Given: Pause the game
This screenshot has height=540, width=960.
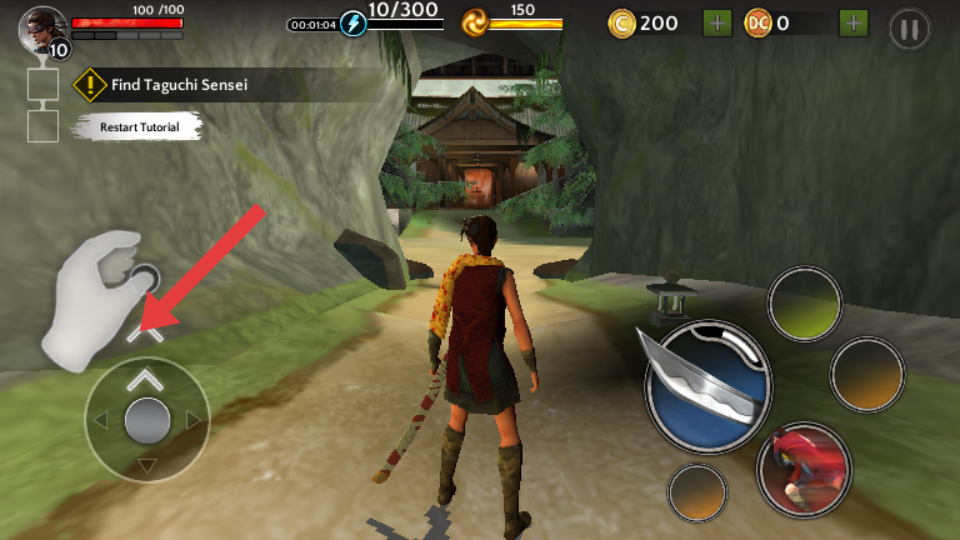Looking at the screenshot, I should pyautogui.click(x=909, y=29).
